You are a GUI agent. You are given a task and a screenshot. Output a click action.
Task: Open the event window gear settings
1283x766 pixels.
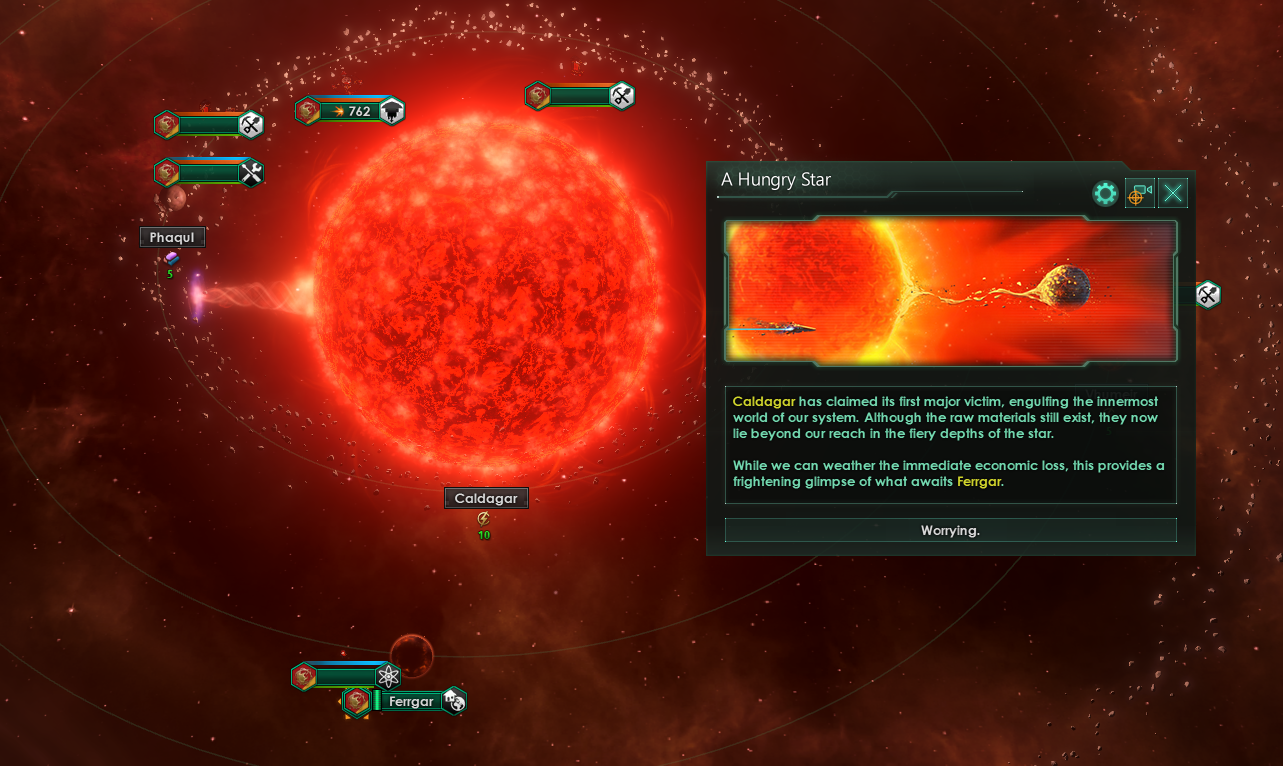(1105, 194)
